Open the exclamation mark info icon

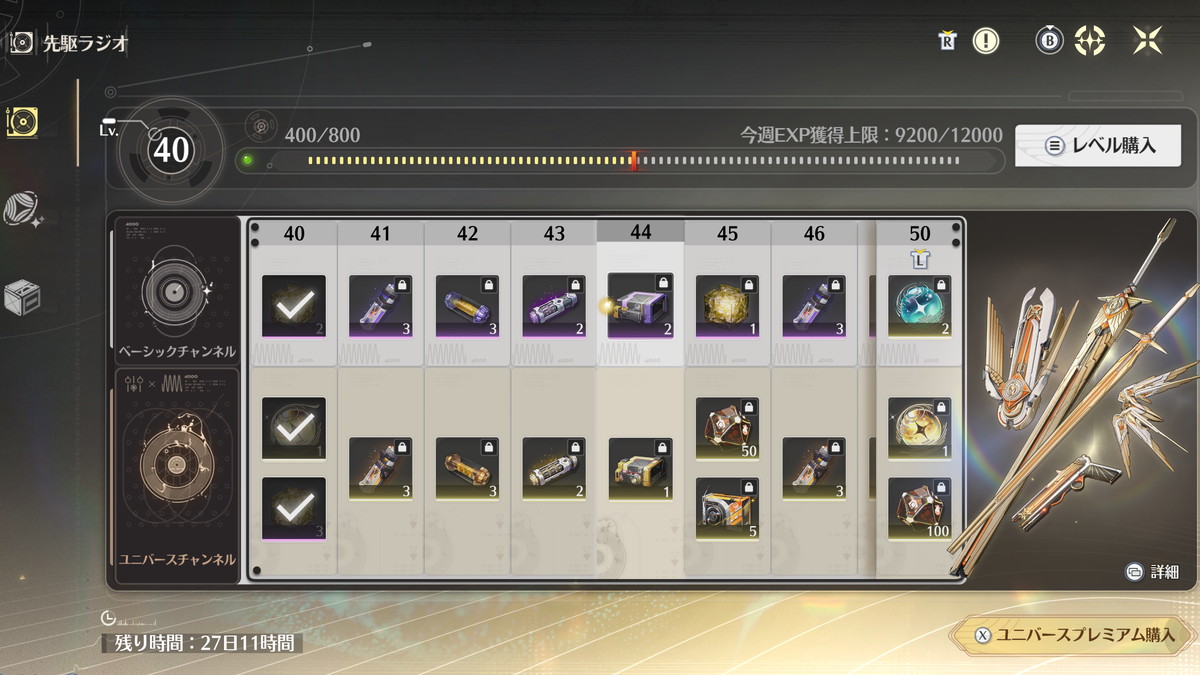[x=986, y=41]
